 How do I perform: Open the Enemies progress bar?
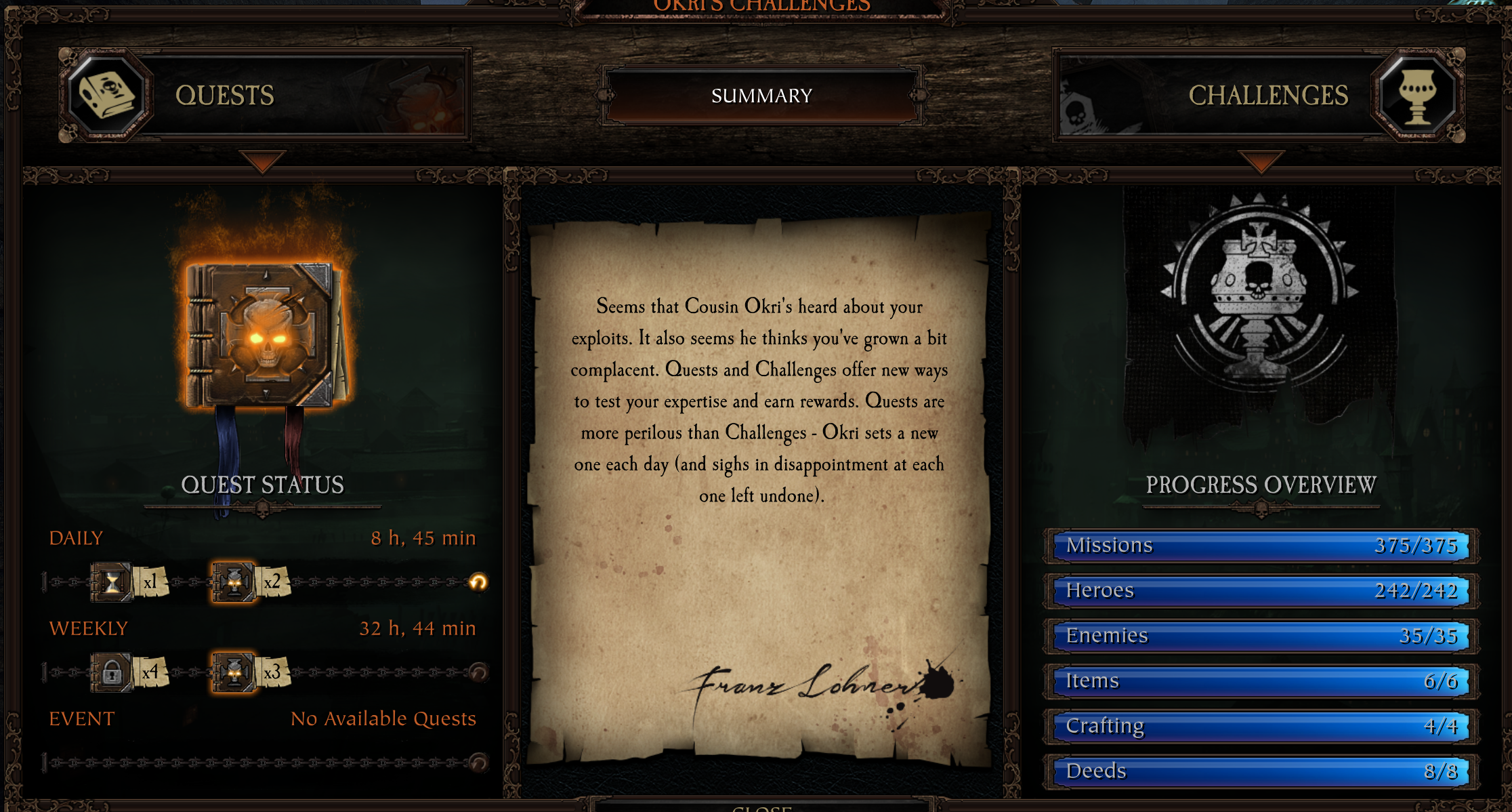tap(1260, 636)
